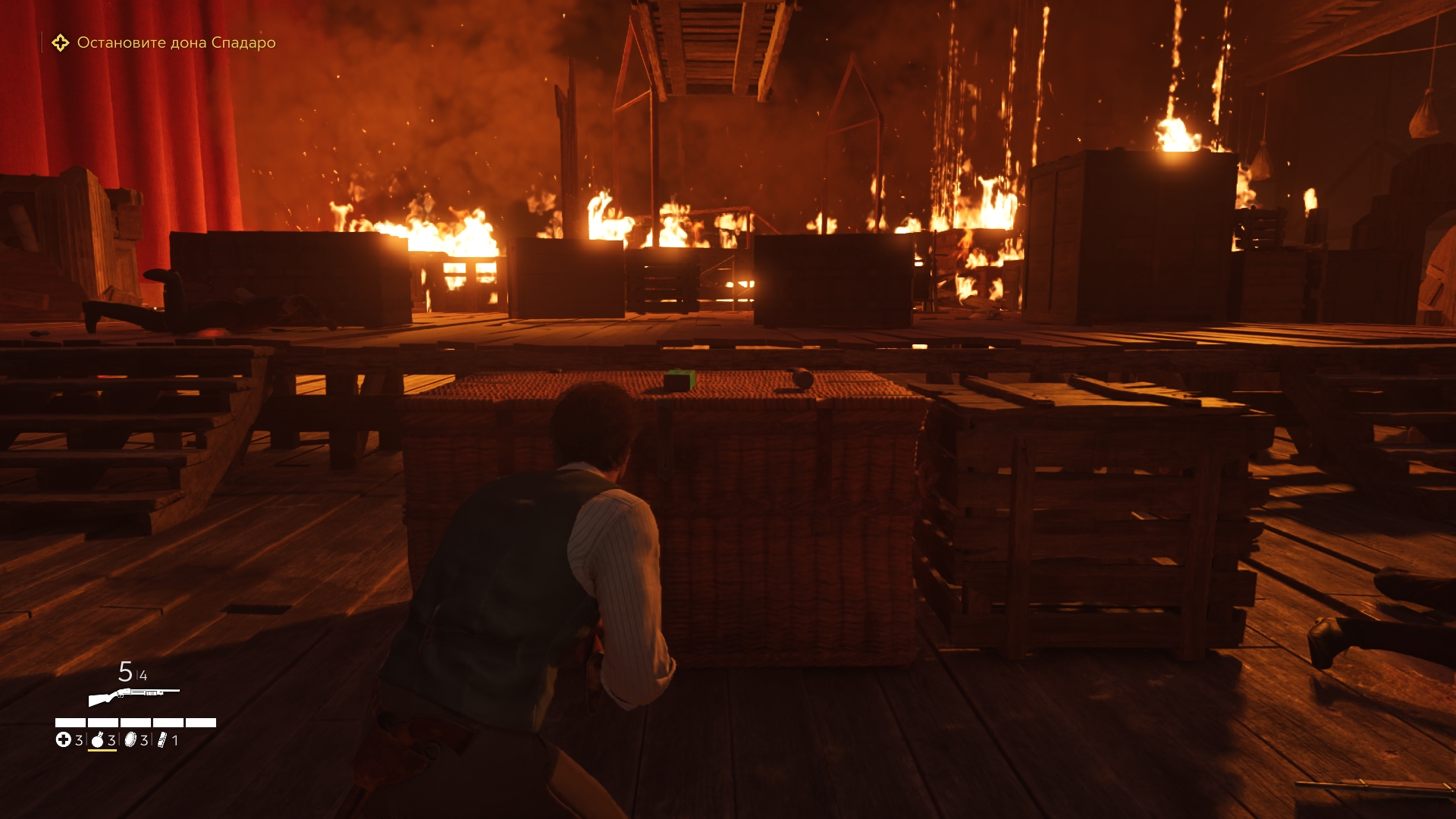Click the objective tracker compass marker icon

tap(60, 43)
